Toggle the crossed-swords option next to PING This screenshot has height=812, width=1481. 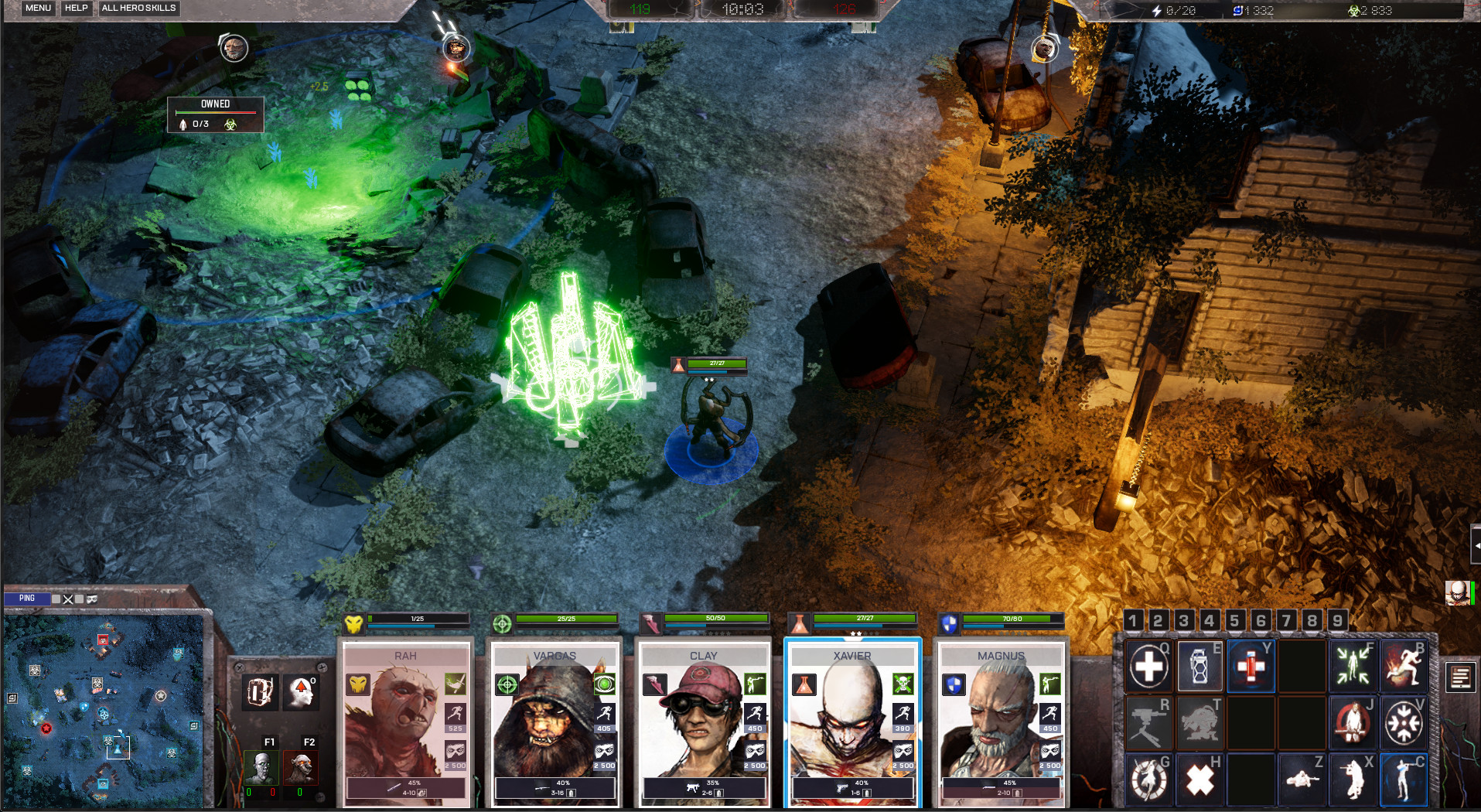point(67,599)
